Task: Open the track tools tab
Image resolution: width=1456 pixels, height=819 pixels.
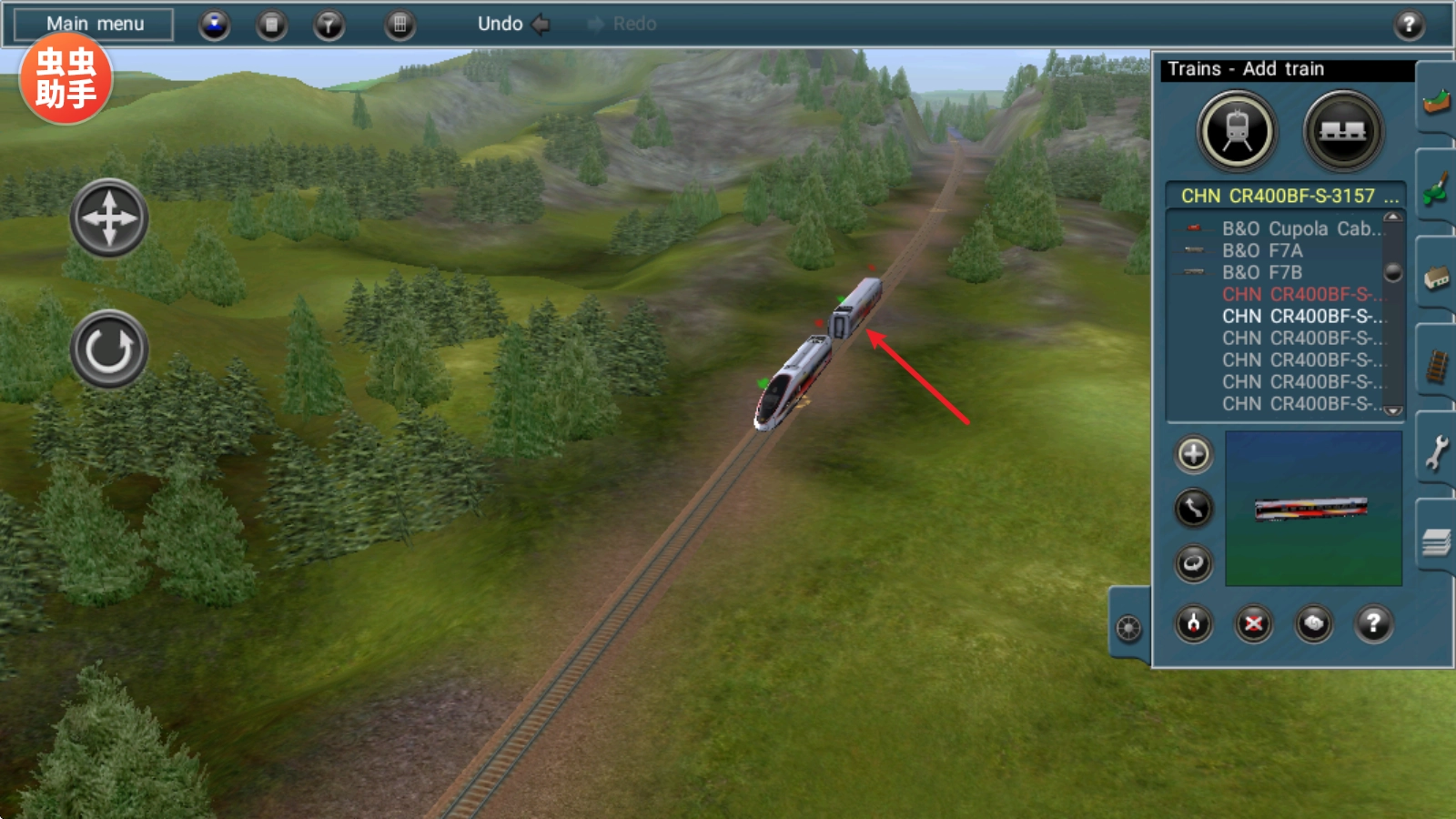Action: tap(1436, 366)
